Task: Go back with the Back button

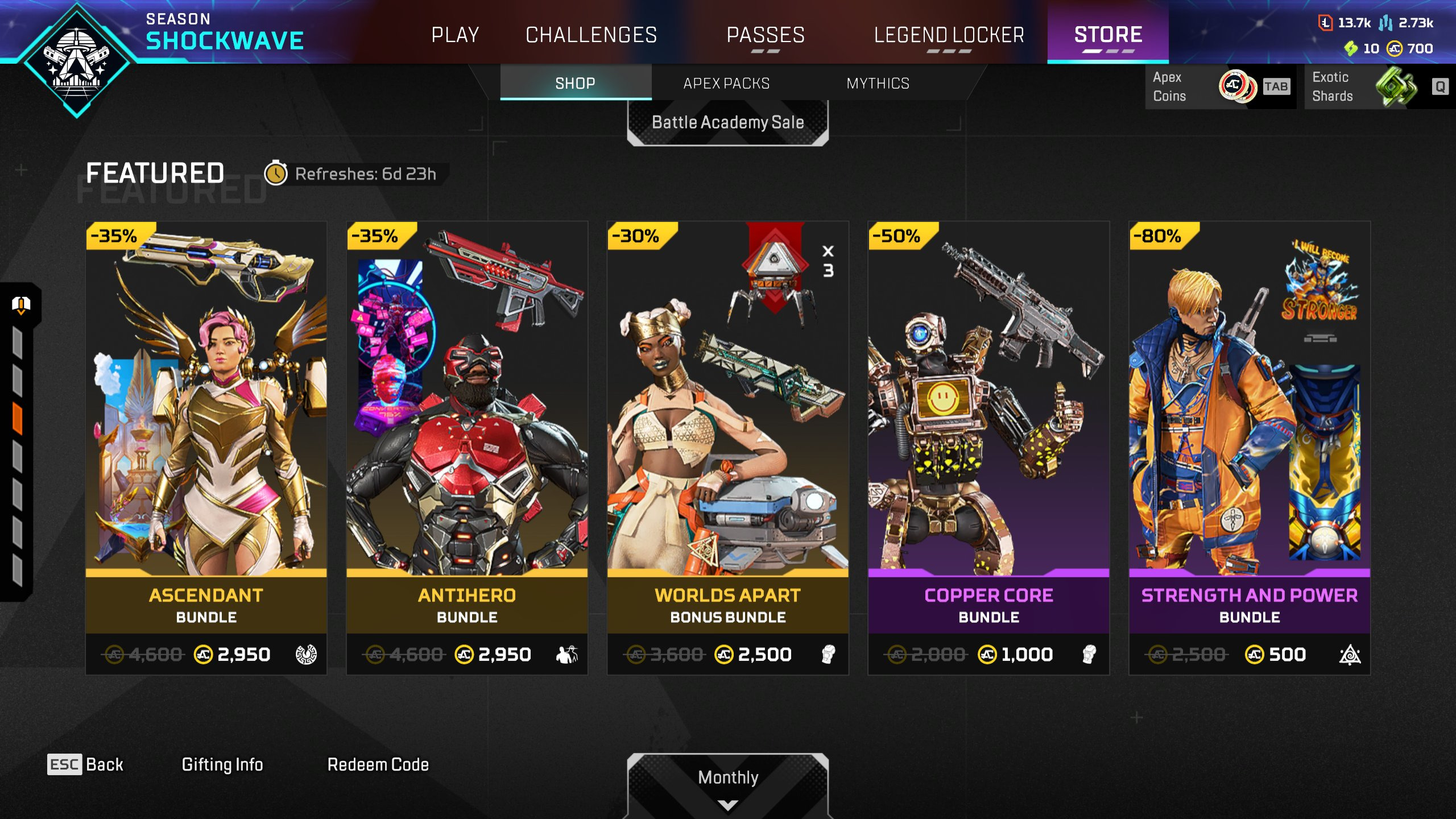Action: pyautogui.click(x=85, y=764)
